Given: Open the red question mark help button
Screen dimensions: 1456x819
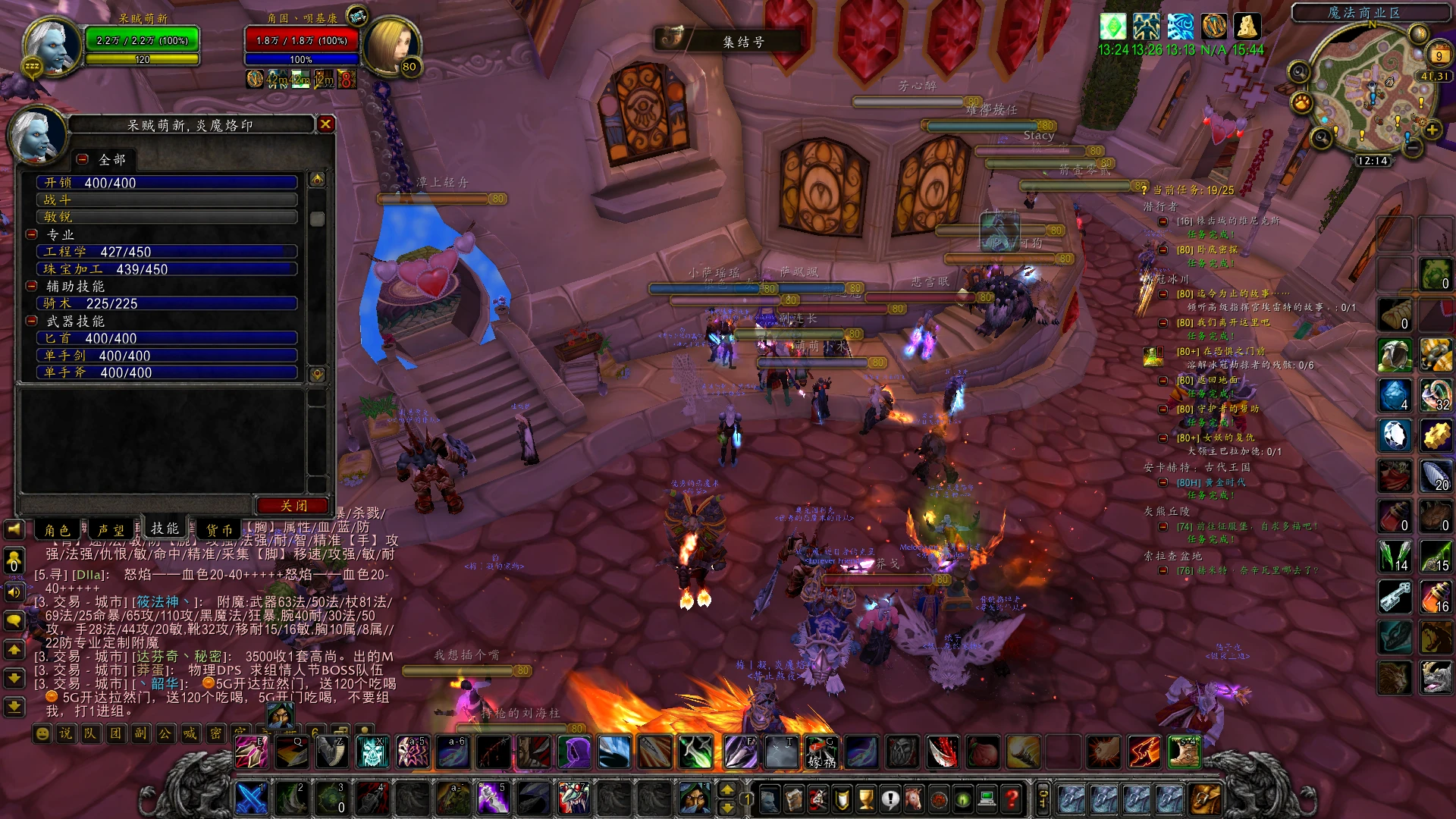Looking at the screenshot, I should pyautogui.click(x=1011, y=798).
